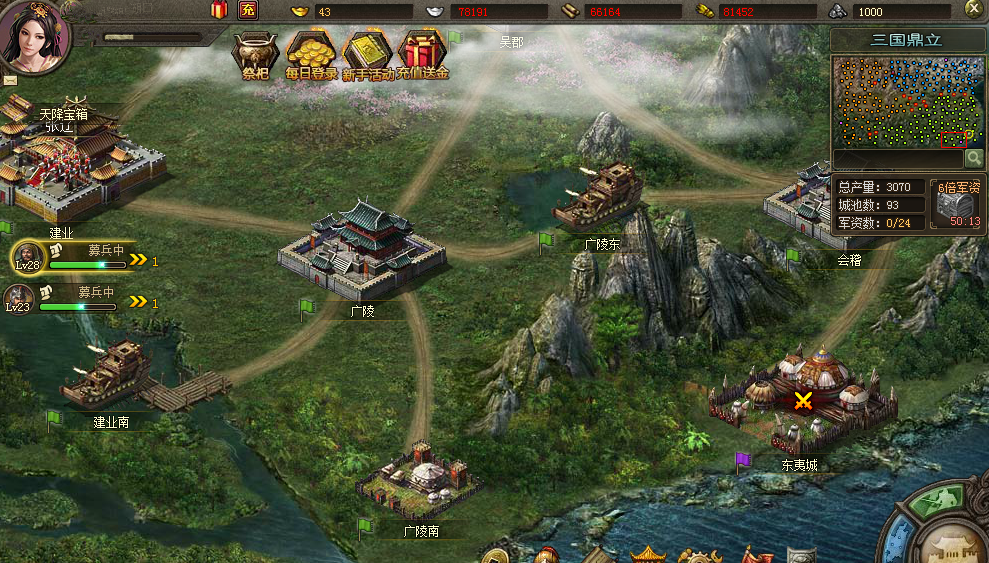Click the minimap search magnifier button
This screenshot has width=989, height=563.
click(973, 158)
